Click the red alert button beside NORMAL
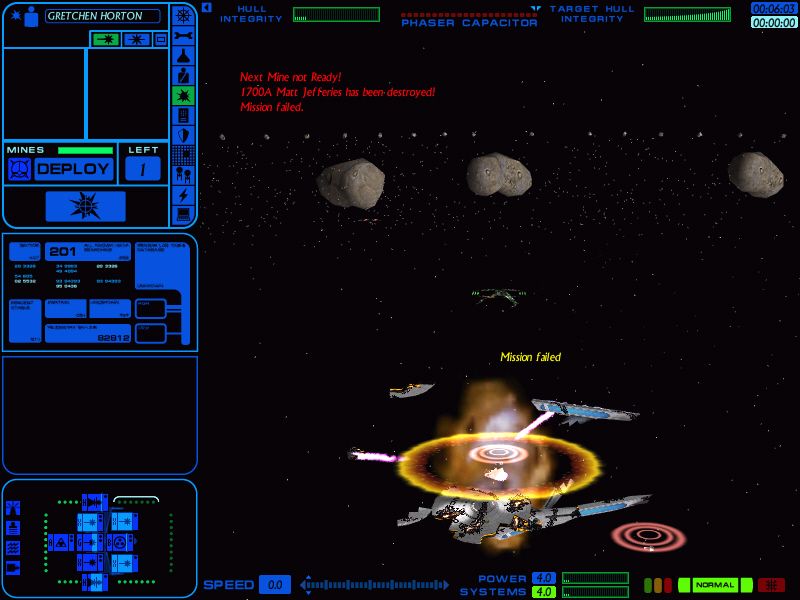Viewport: 800px width, 600px height. point(771,585)
